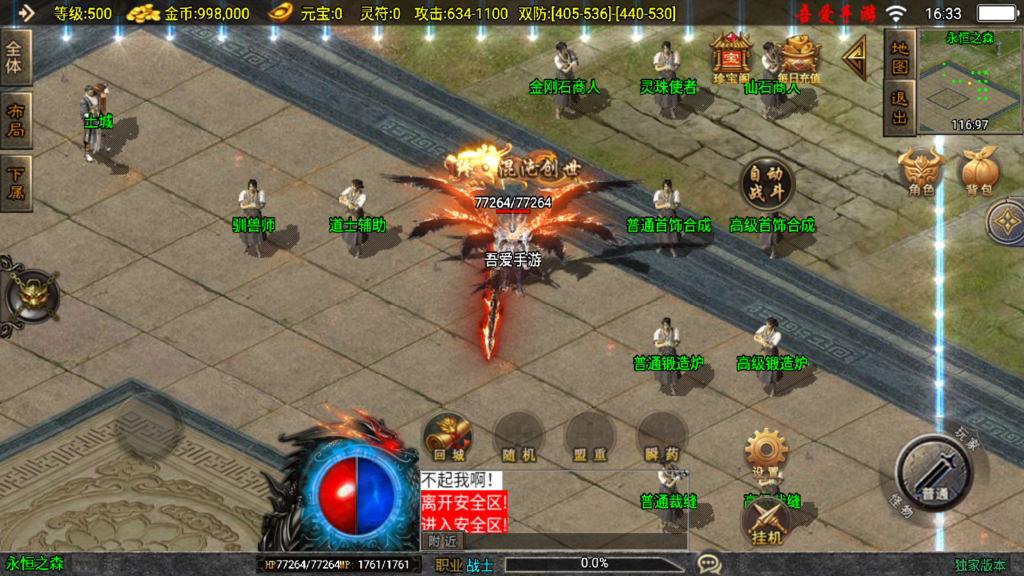Viewport: 1024px width, 576px height.
Task: Tap the 普通 sword attack button
Action: pos(934,475)
